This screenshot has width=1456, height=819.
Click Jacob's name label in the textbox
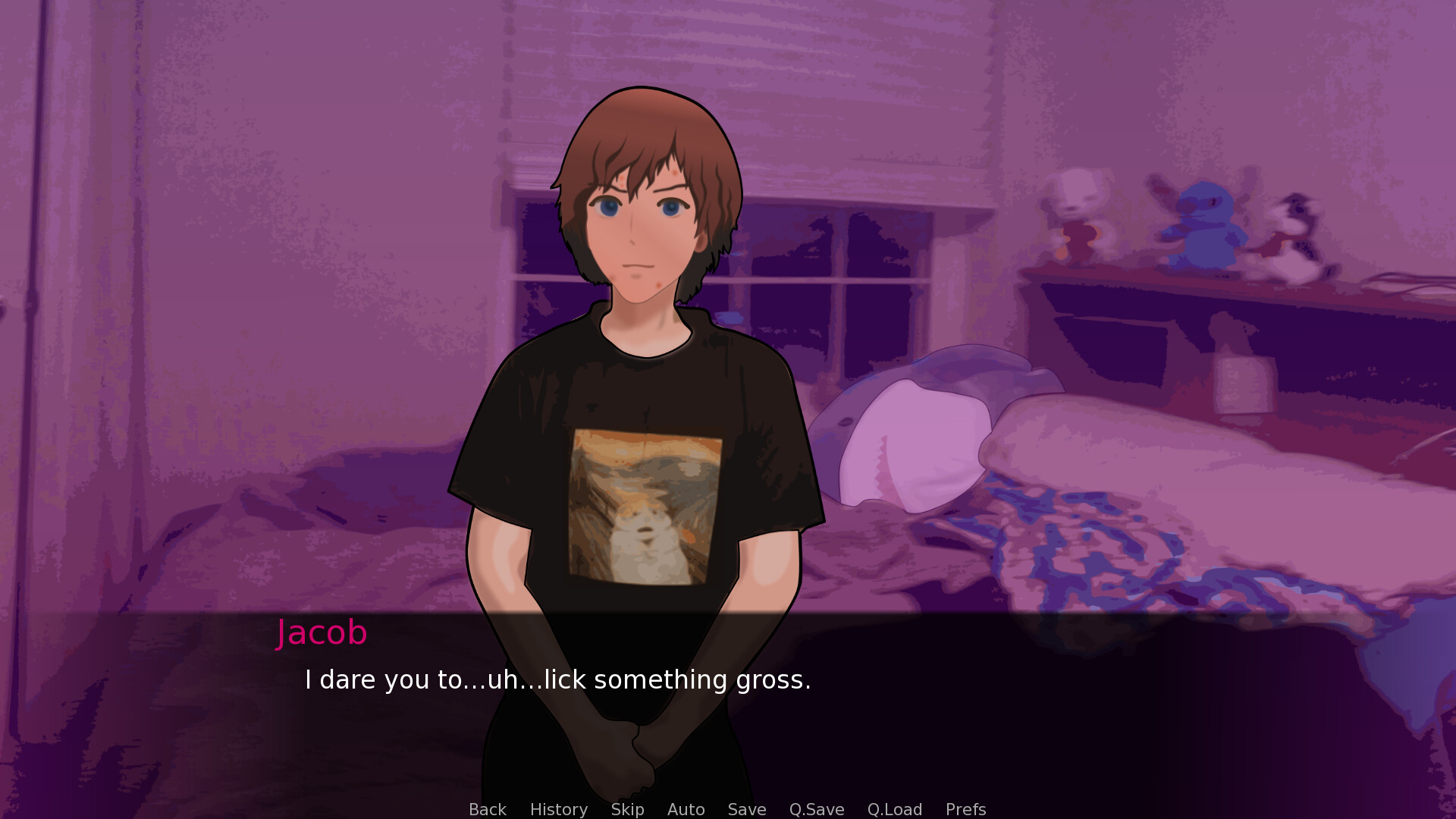coord(322,632)
